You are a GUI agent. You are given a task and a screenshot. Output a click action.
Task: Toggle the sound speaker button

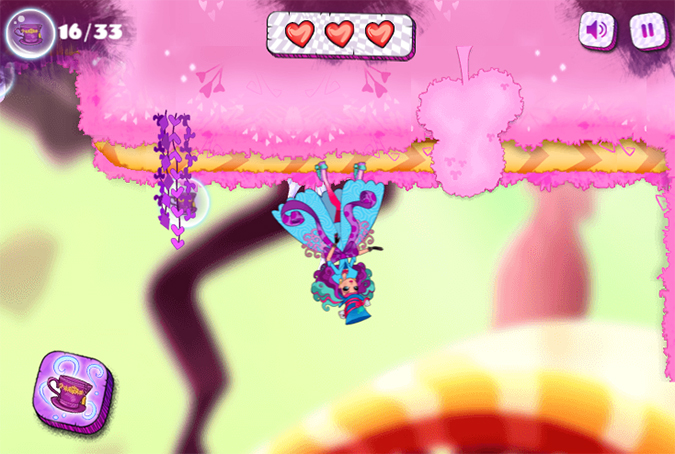[597, 30]
